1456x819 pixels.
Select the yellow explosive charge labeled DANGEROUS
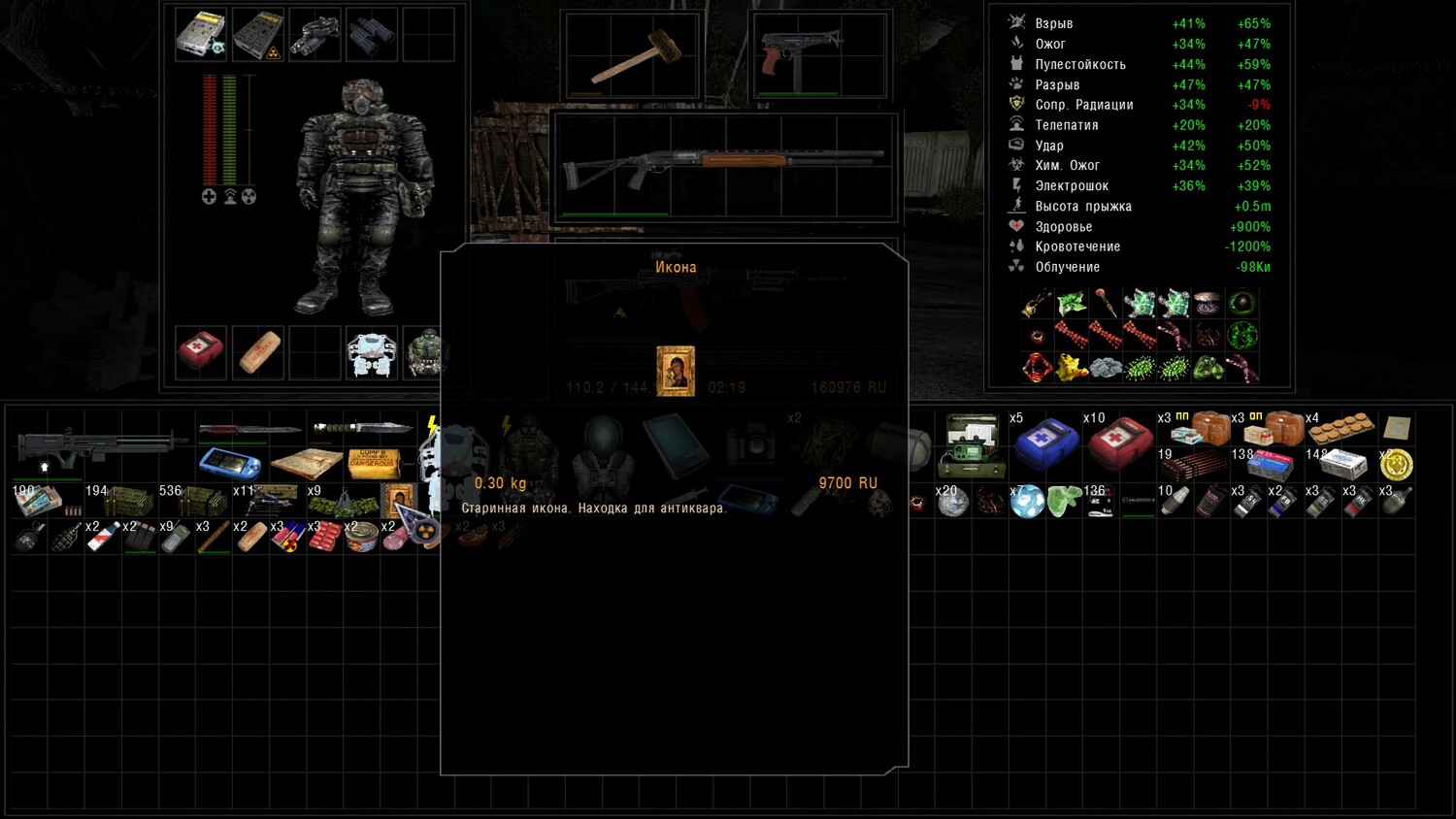coord(372,463)
